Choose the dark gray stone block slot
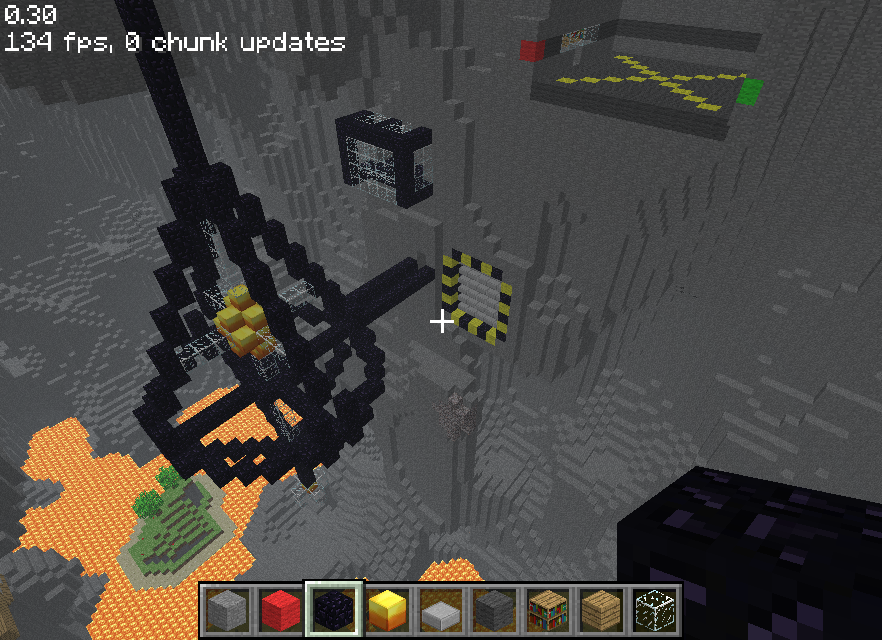Viewport: 882px width, 640px height. click(493, 609)
